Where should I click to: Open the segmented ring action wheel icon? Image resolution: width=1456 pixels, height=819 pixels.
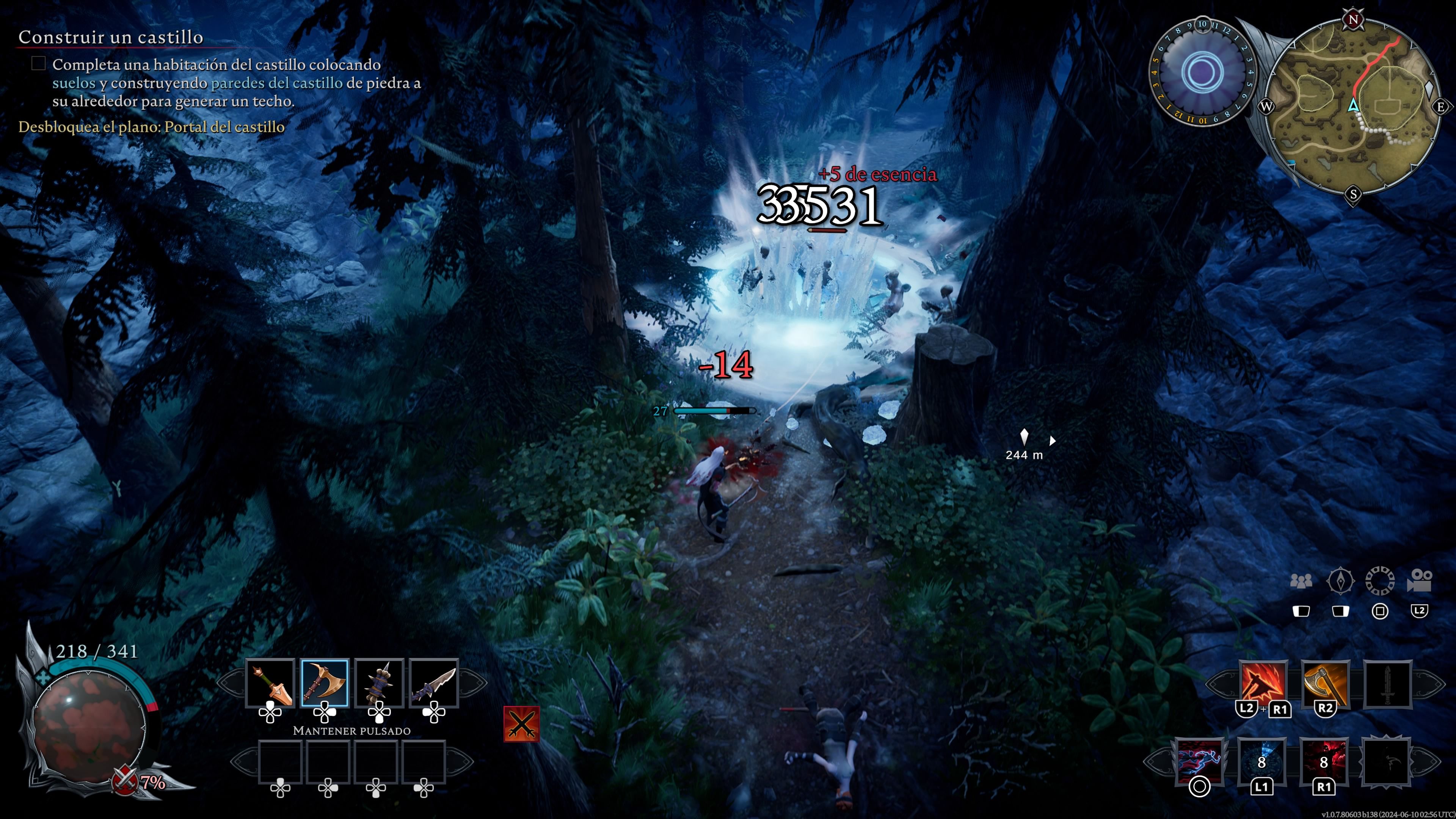pyautogui.click(x=1380, y=581)
